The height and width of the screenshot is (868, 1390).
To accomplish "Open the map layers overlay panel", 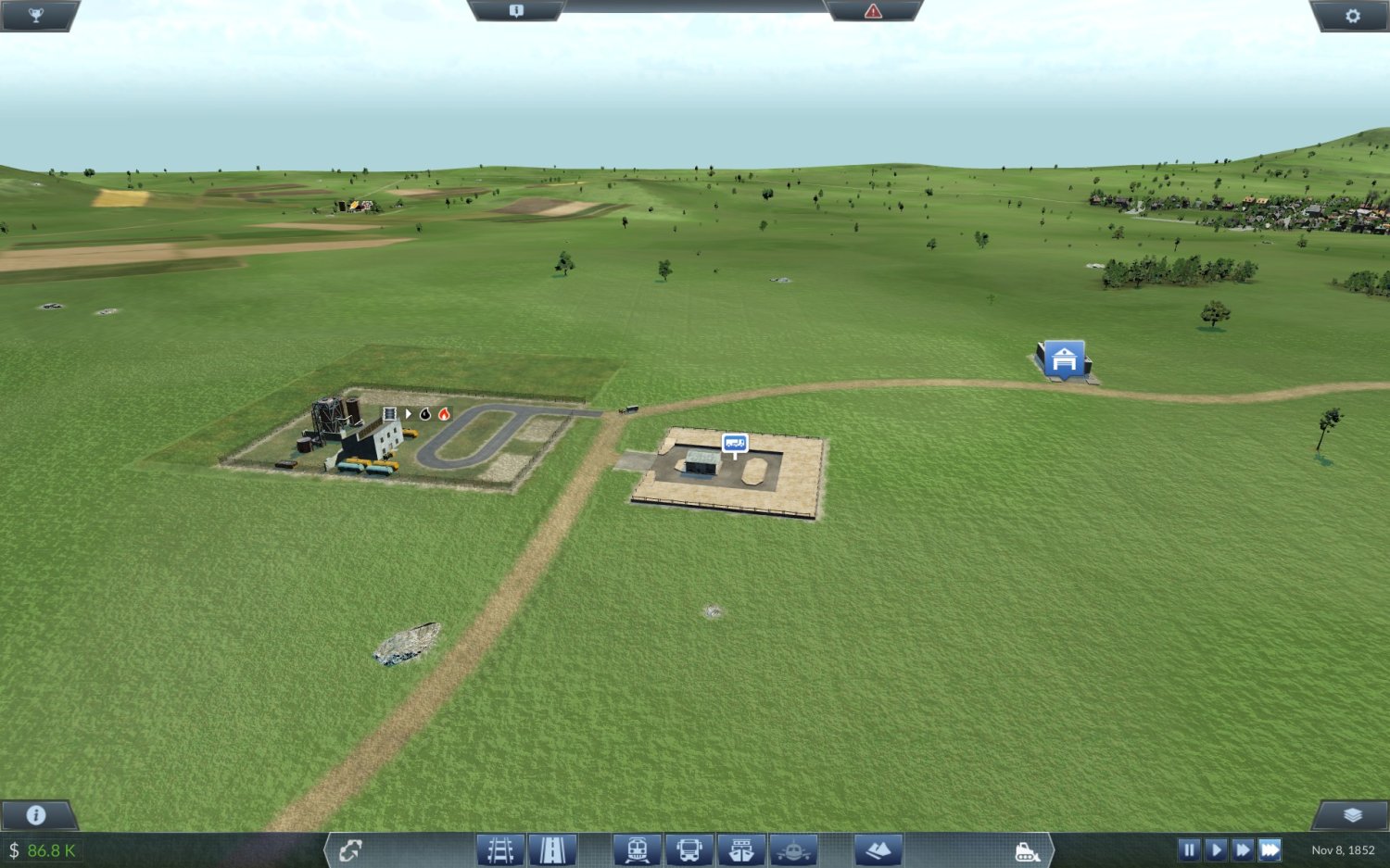I will point(1351,817).
